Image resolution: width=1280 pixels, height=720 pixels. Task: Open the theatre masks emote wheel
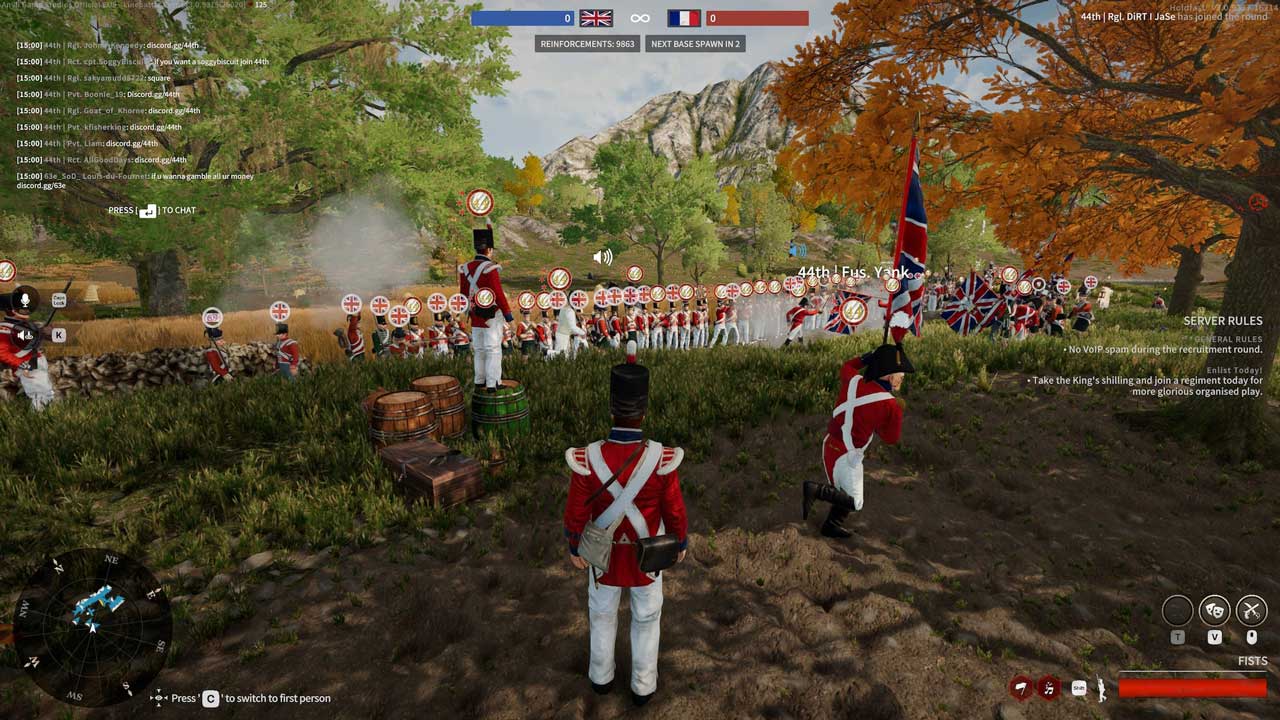(x=1215, y=609)
